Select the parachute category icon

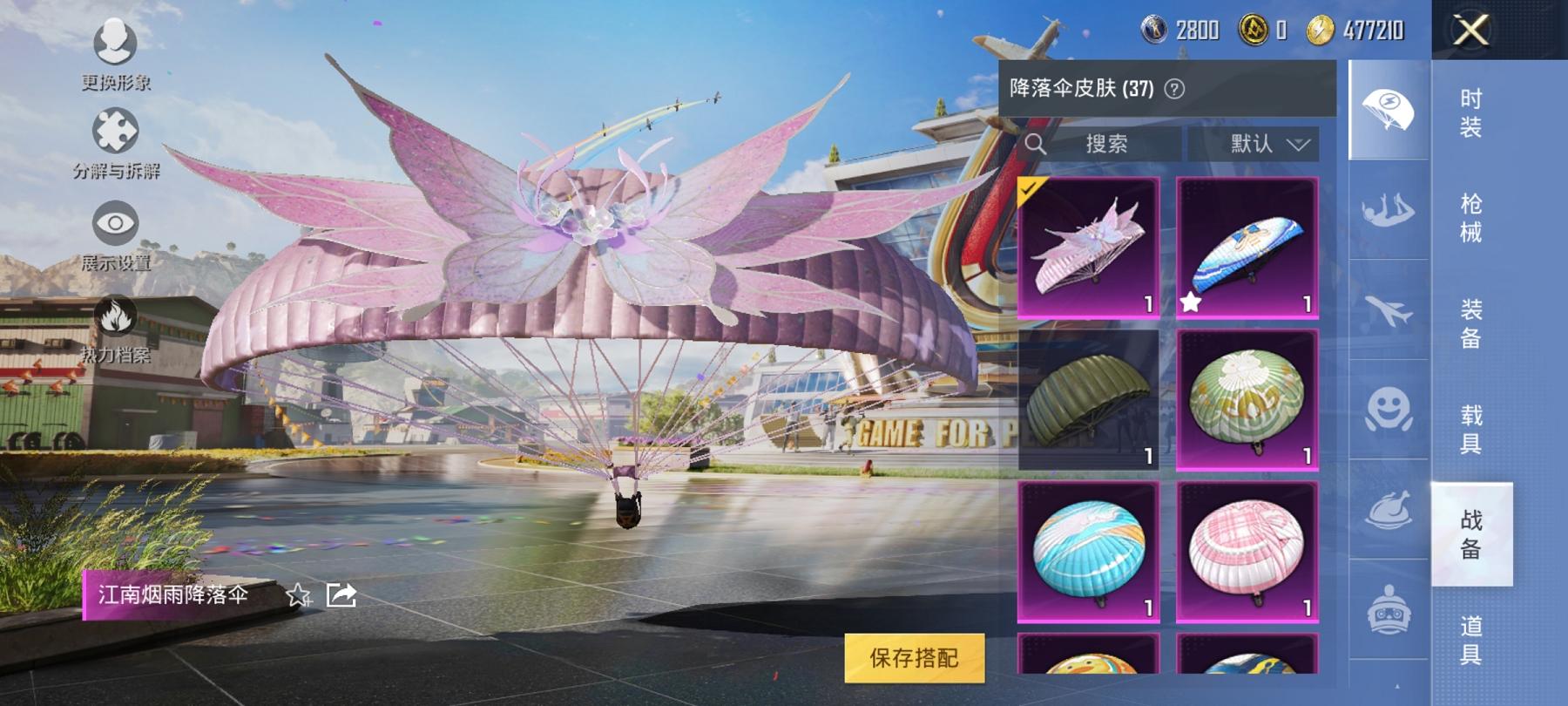1387,110
